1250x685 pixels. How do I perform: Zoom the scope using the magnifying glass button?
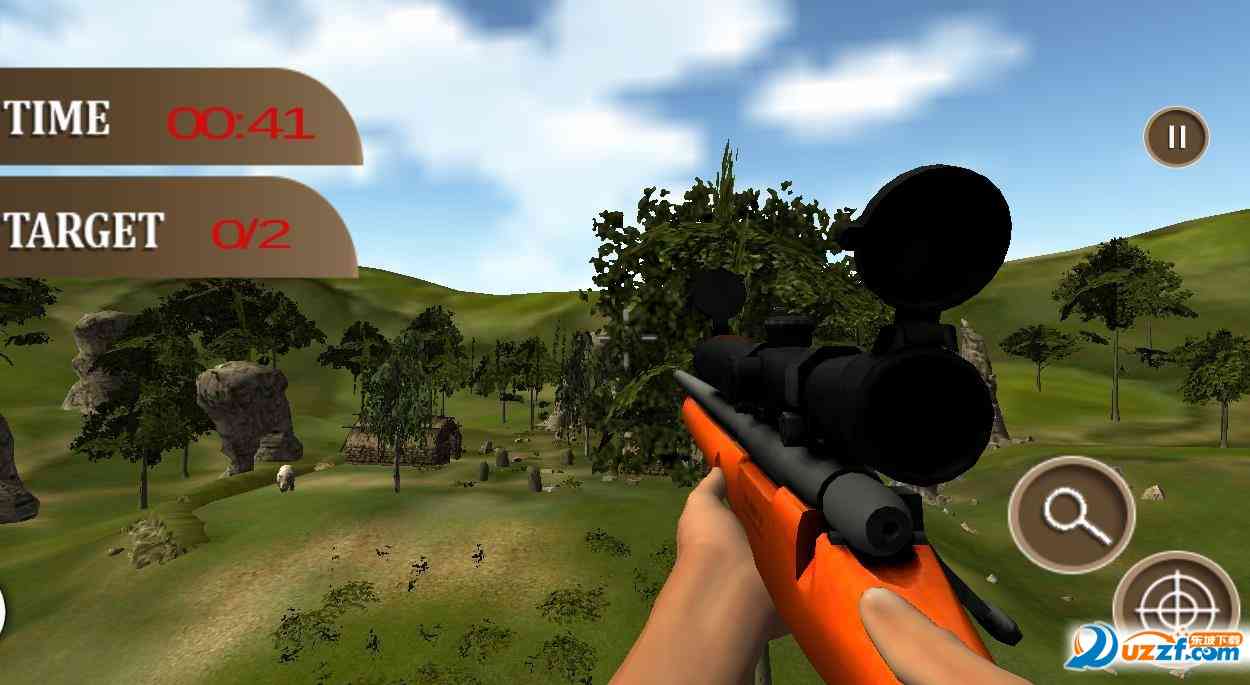pyautogui.click(x=1072, y=514)
